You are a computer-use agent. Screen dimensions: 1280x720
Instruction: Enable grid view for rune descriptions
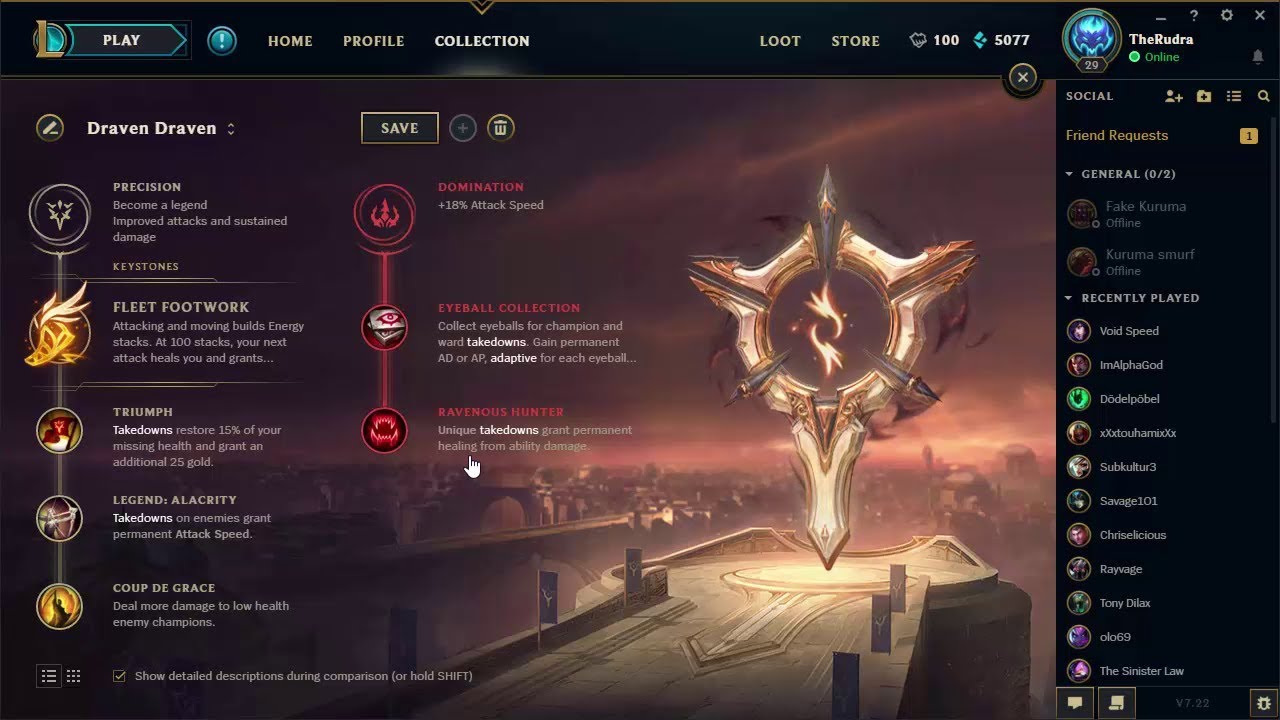pyautogui.click(x=73, y=676)
